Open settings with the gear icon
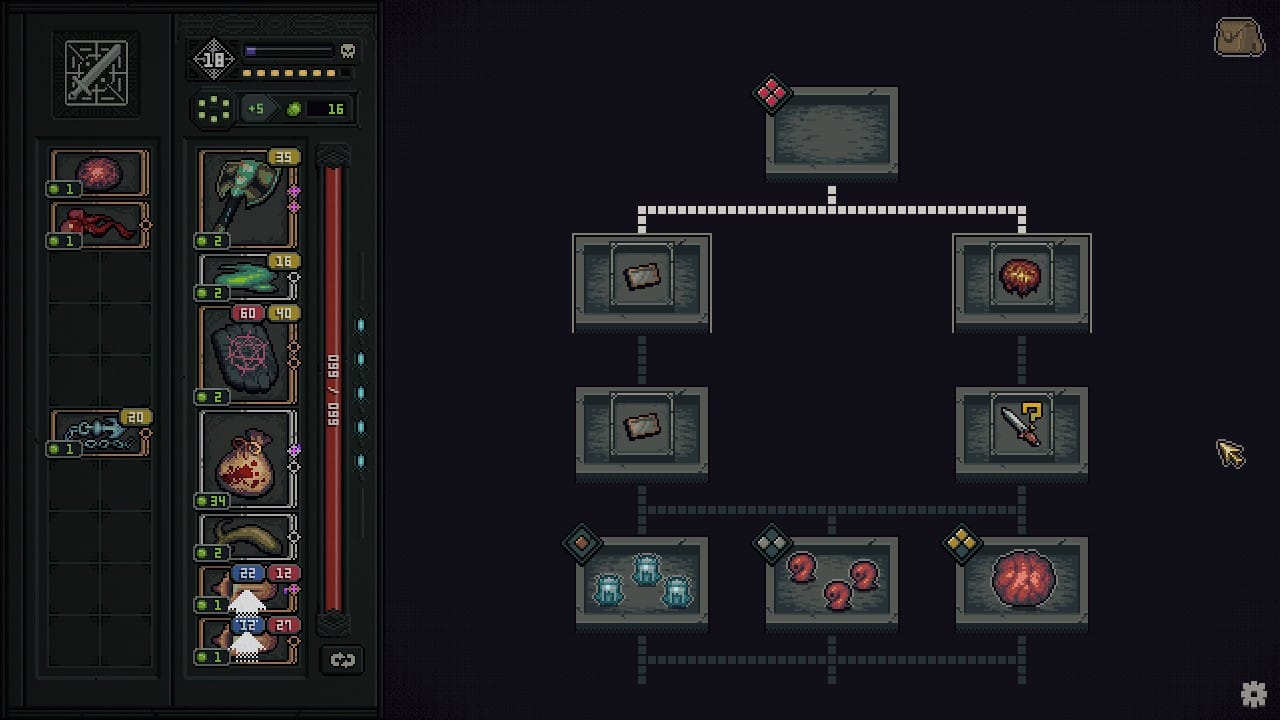 click(x=1254, y=694)
